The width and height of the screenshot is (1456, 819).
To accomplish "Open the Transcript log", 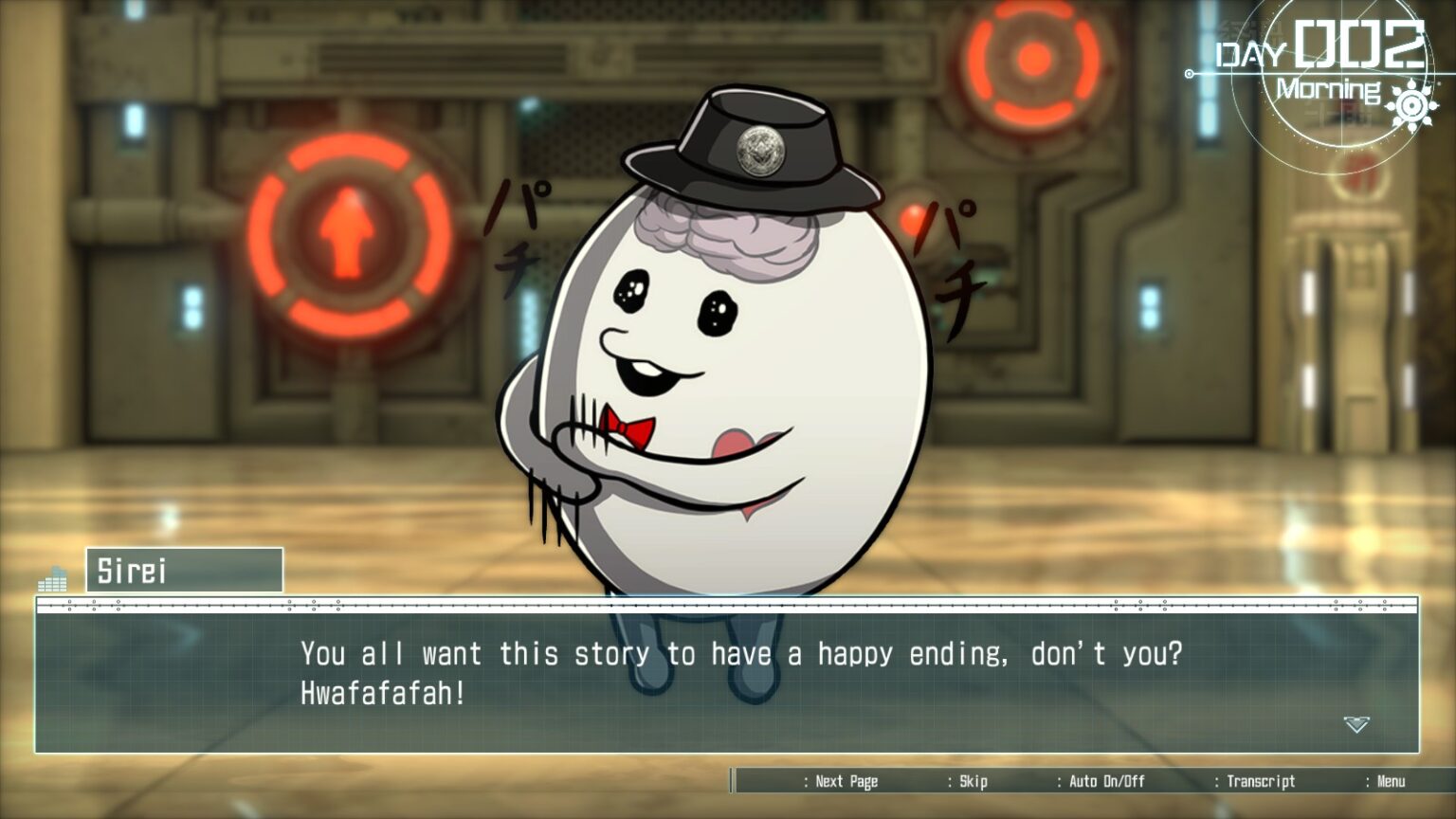I will [1261, 782].
